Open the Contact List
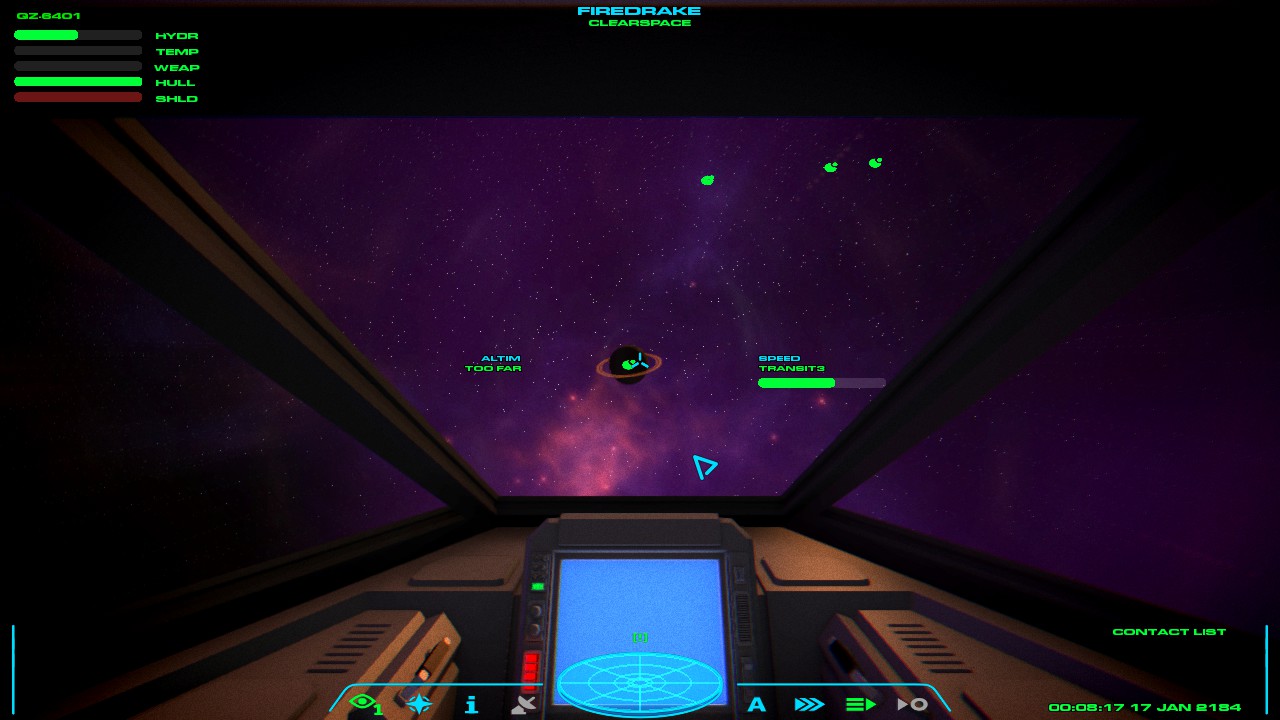Viewport: 1280px width, 720px height. point(1169,632)
